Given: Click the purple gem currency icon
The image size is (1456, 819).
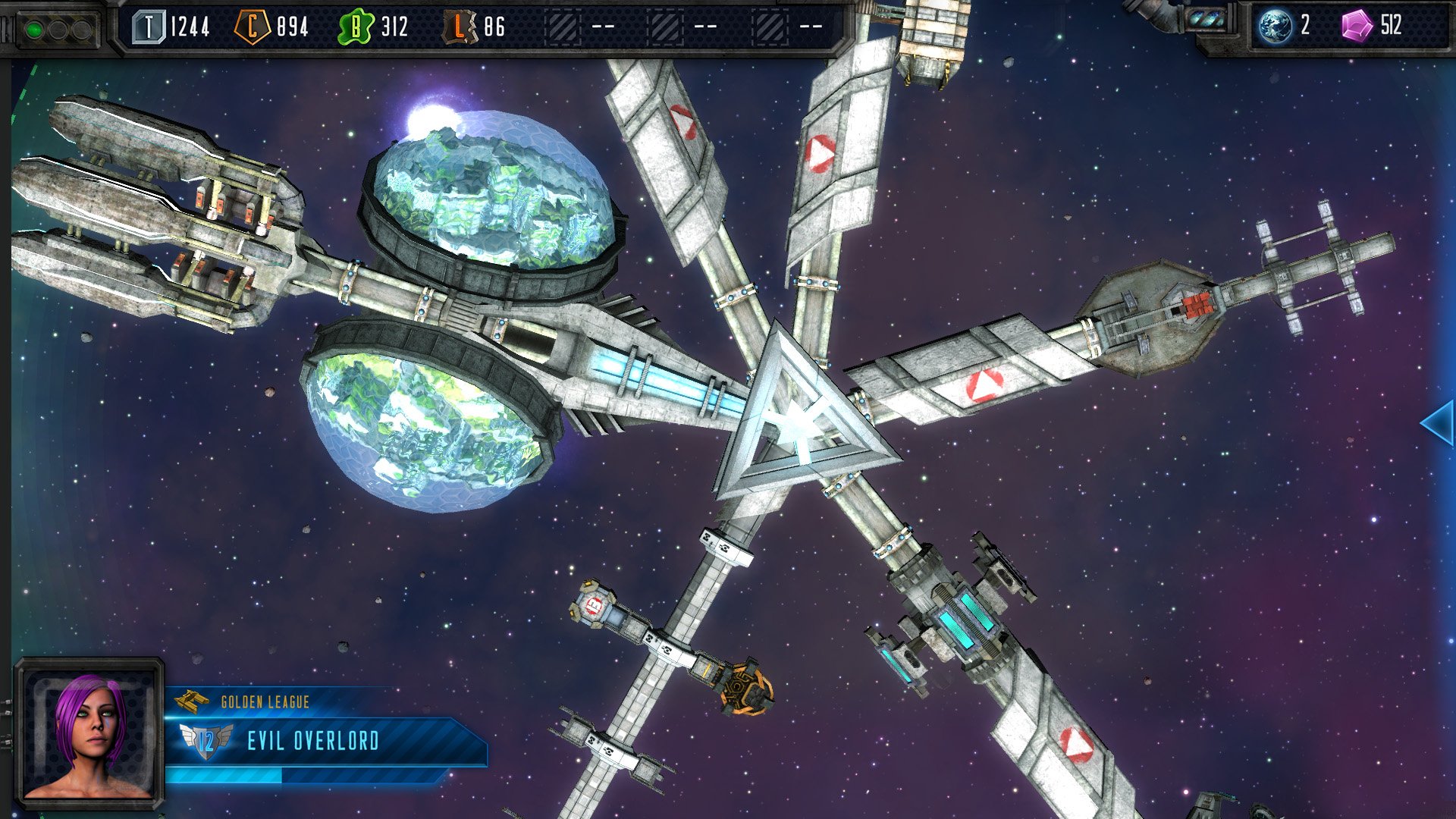Looking at the screenshot, I should click(x=1357, y=26).
